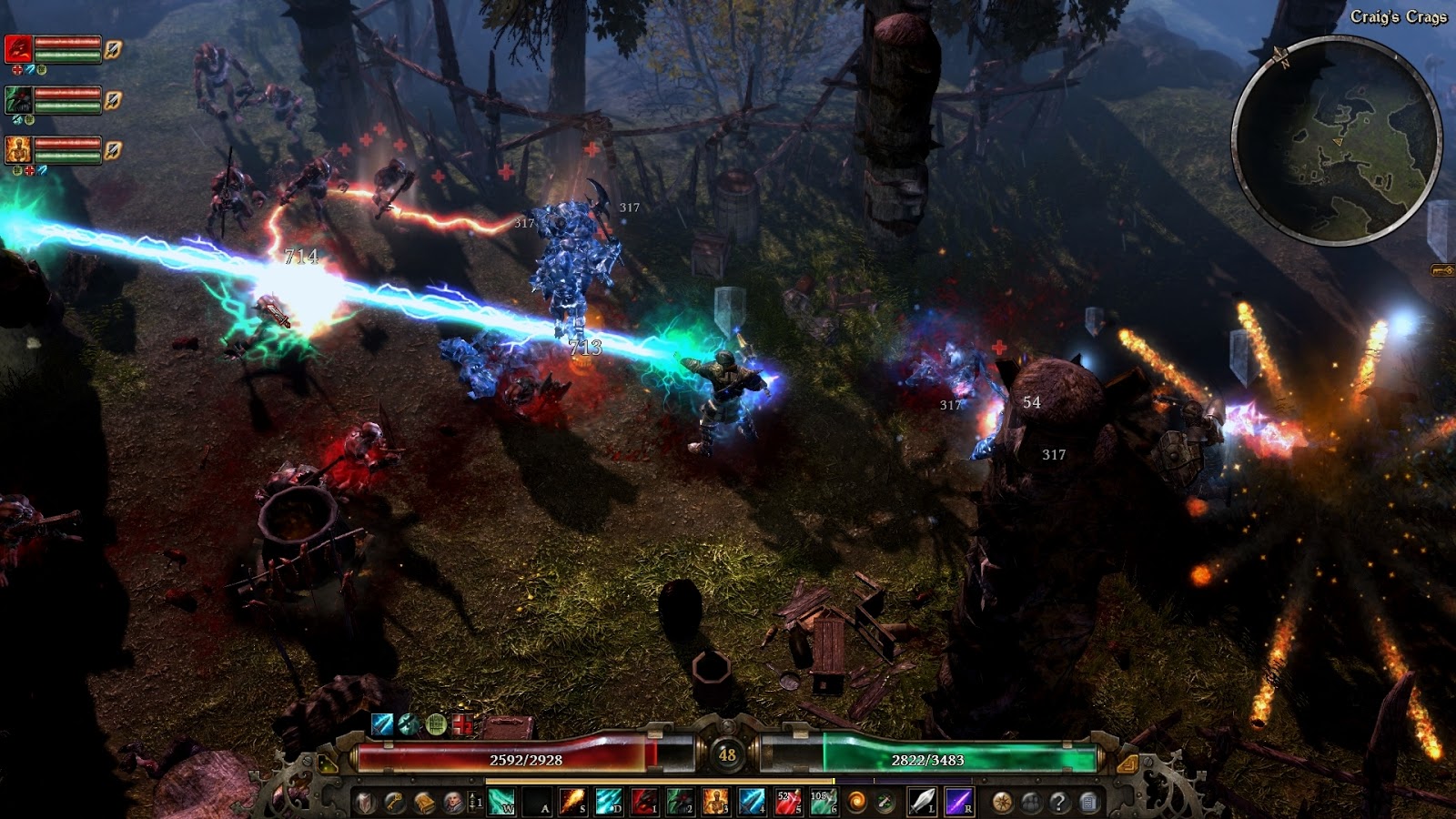Image resolution: width=1456 pixels, height=819 pixels.
Task: Open the compass star map button
Action: tap(1002, 803)
